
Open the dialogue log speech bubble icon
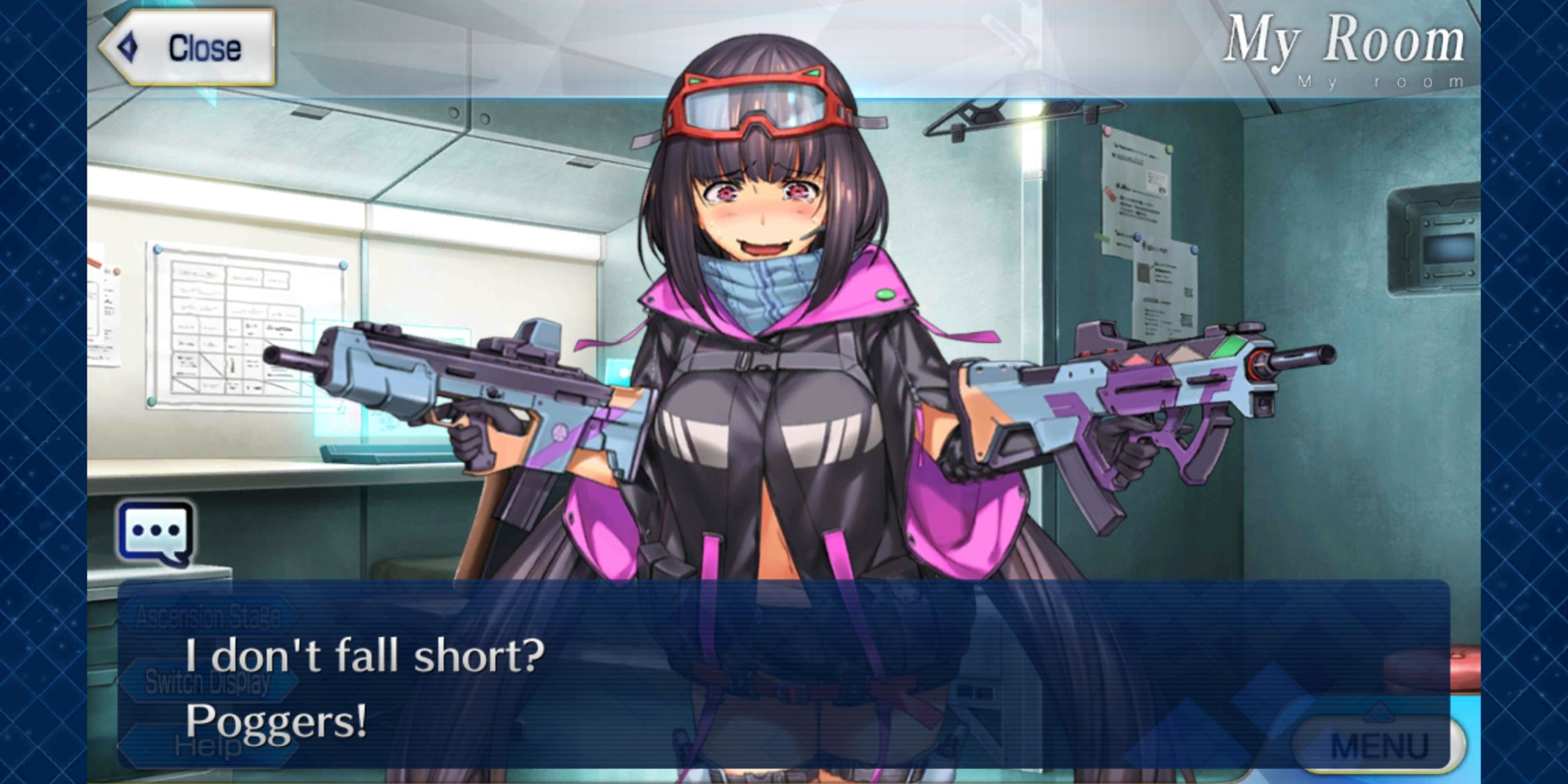(155, 533)
